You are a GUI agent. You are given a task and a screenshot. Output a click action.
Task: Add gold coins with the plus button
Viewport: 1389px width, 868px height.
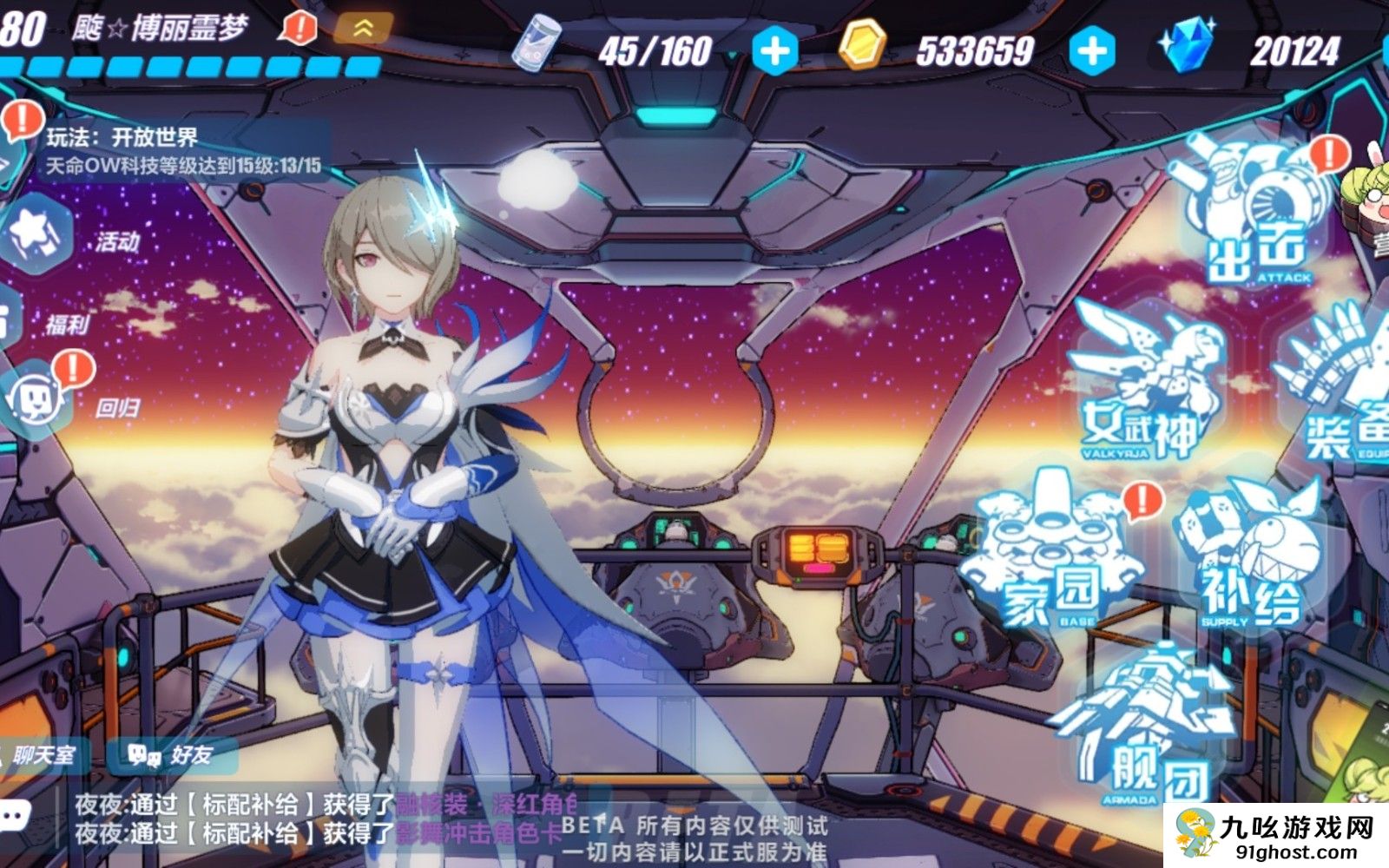pos(1092,51)
